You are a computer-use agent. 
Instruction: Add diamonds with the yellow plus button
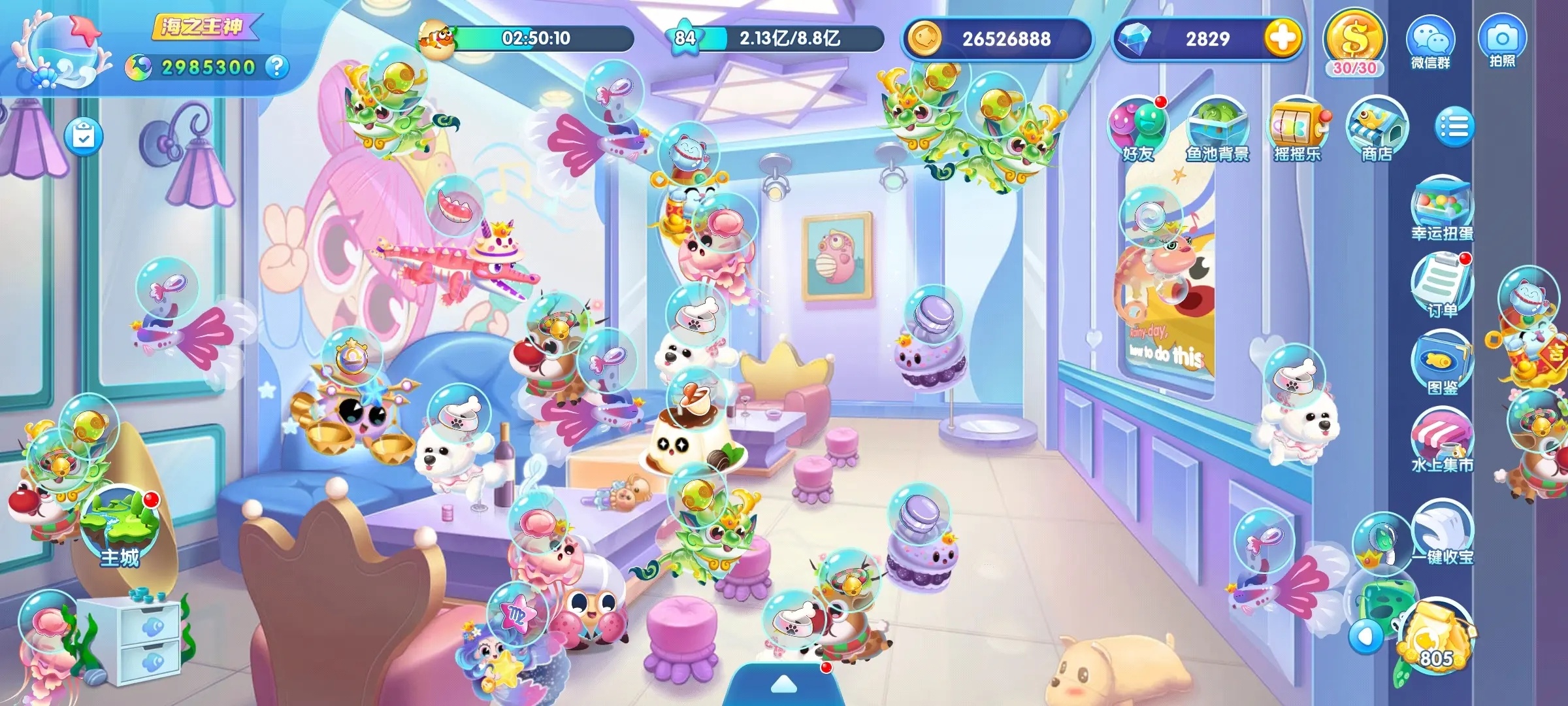(1282, 38)
